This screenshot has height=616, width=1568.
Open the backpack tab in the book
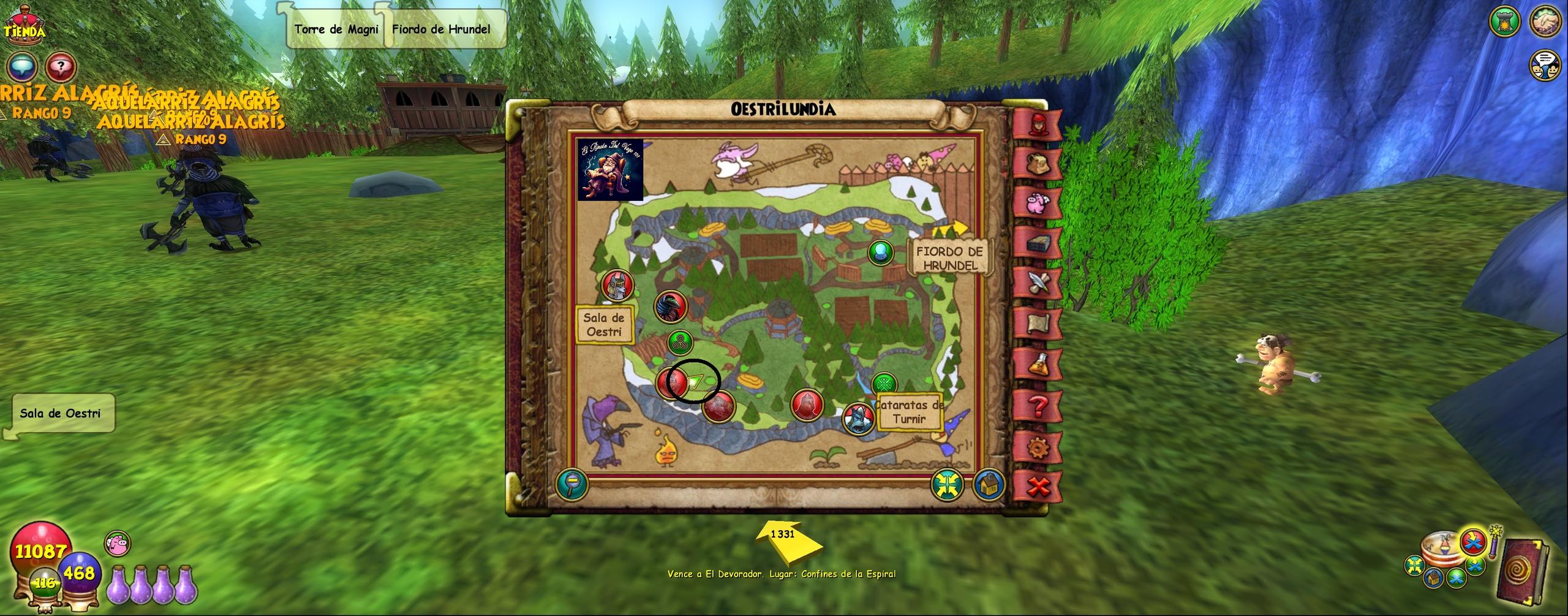[x=1037, y=164]
